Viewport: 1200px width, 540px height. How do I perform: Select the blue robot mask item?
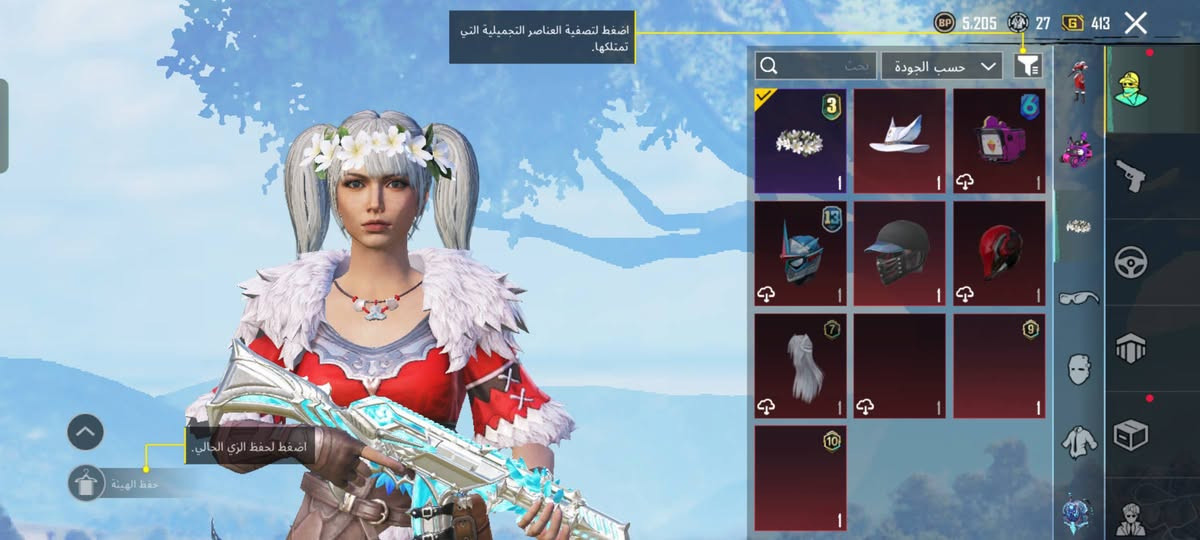coord(800,254)
